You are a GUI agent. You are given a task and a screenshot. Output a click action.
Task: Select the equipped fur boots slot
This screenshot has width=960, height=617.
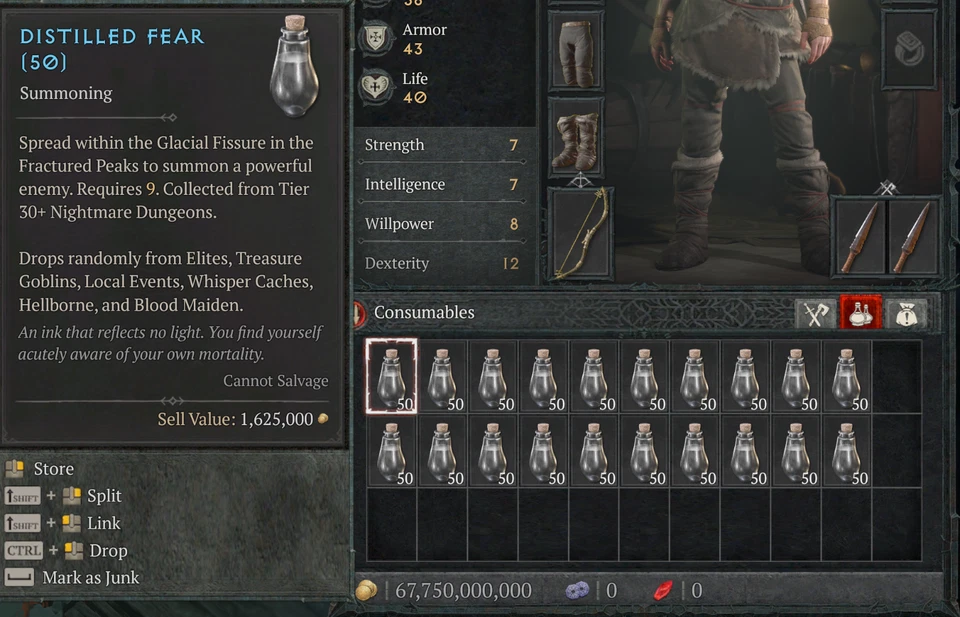[576, 140]
